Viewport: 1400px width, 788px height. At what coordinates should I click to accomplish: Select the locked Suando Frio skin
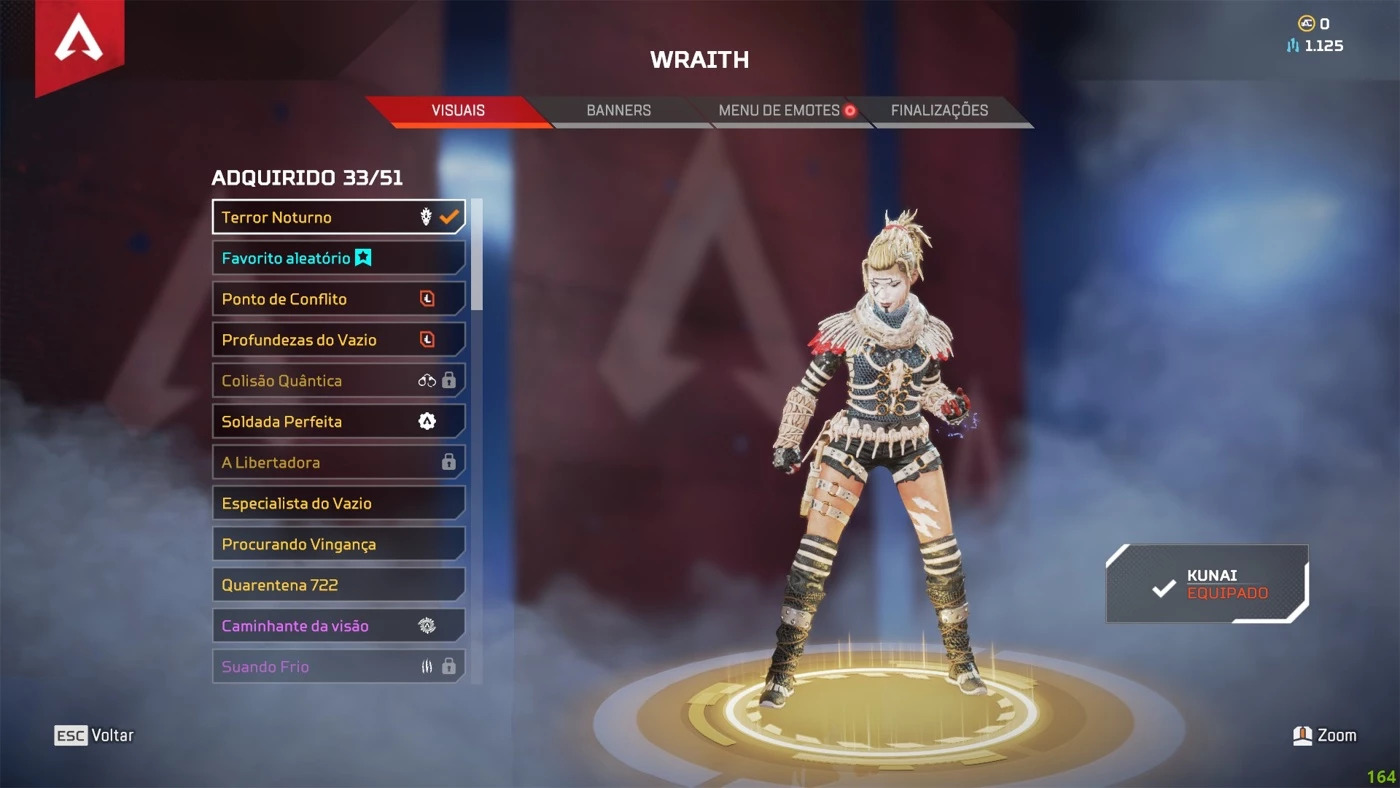338,666
